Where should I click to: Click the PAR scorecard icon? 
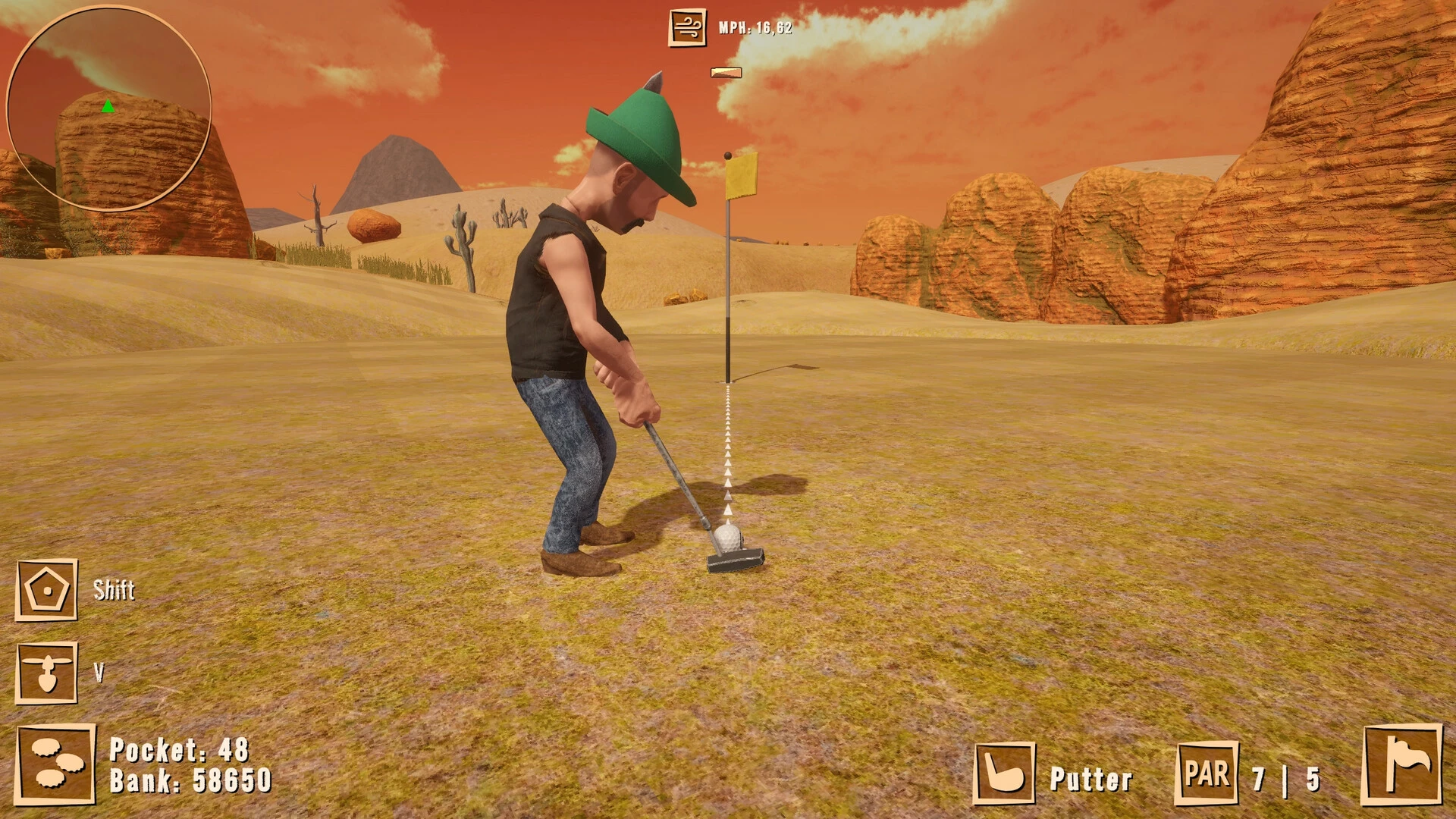pyautogui.click(x=1206, y=773)
